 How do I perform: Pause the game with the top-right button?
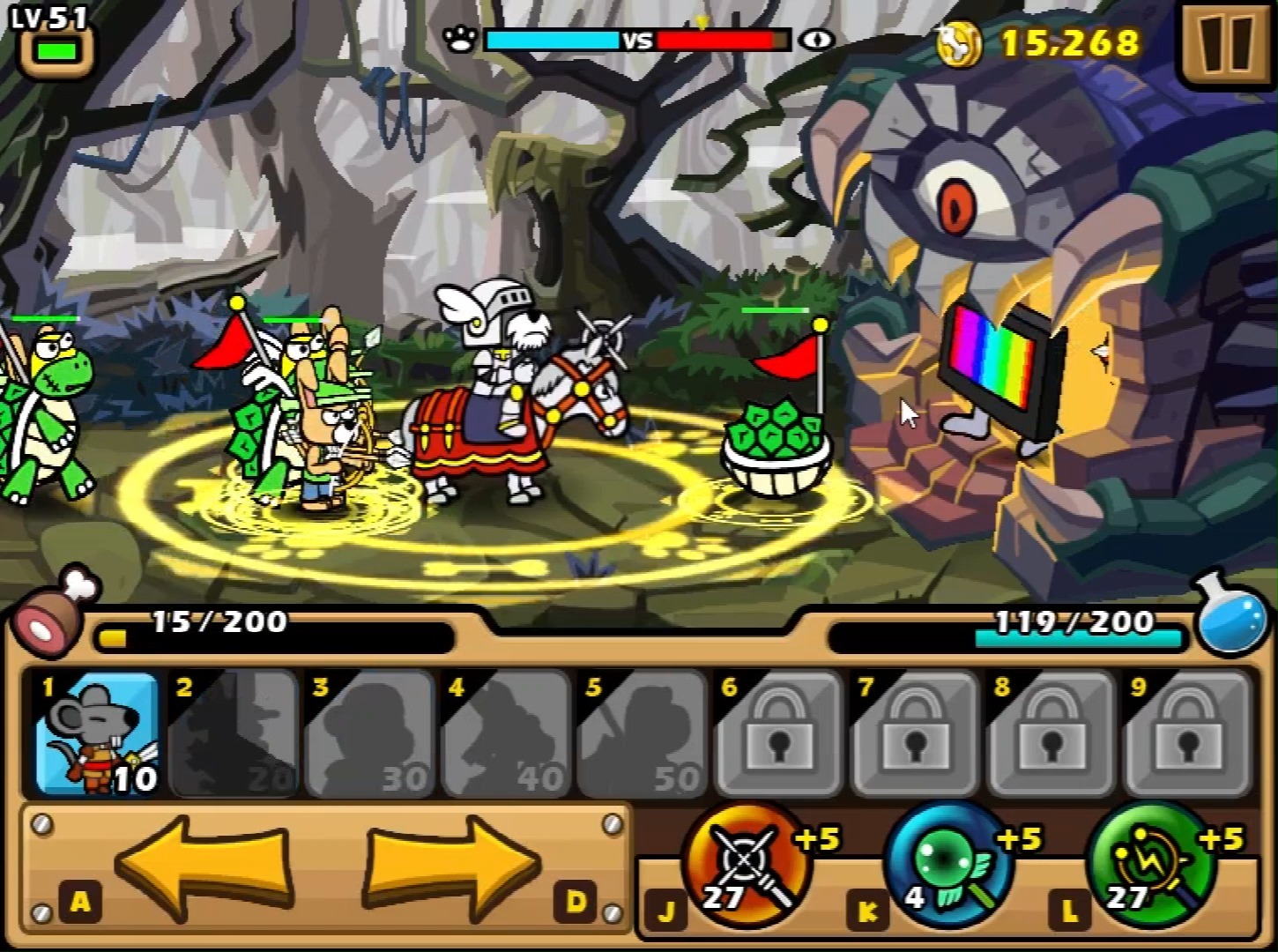[x=1226, y=43]
